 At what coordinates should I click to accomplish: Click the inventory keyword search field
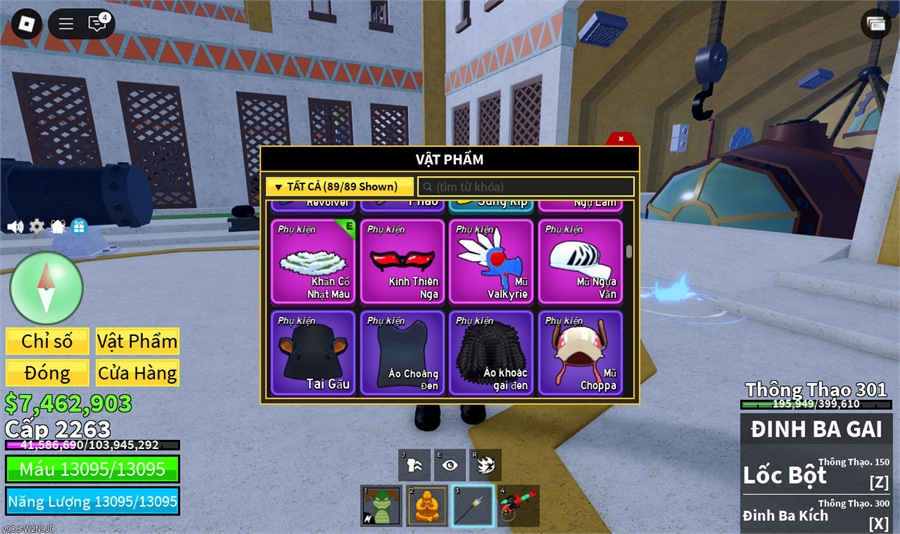click(x=526, y=187)
